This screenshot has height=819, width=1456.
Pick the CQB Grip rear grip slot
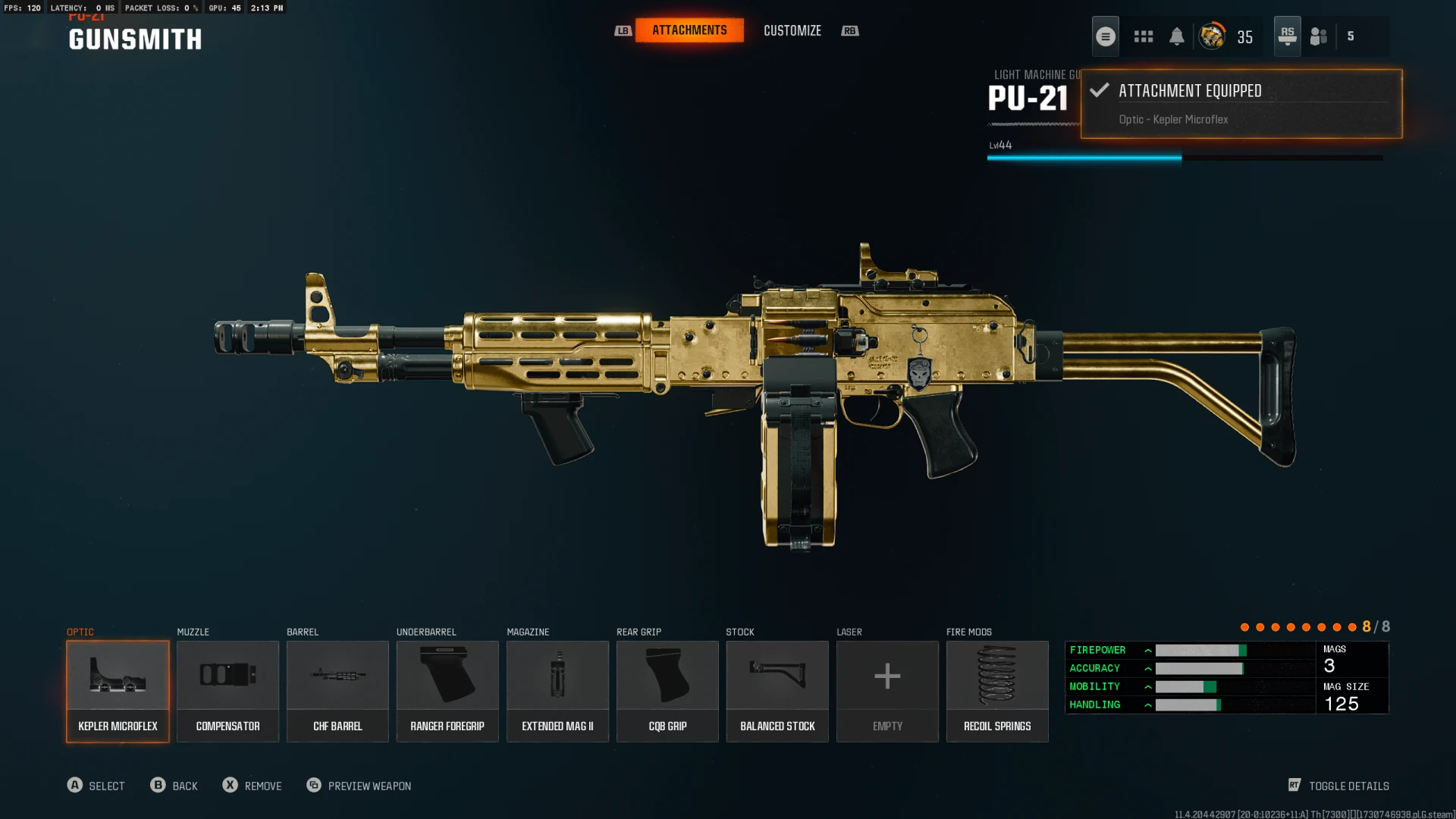click(667, 691)
